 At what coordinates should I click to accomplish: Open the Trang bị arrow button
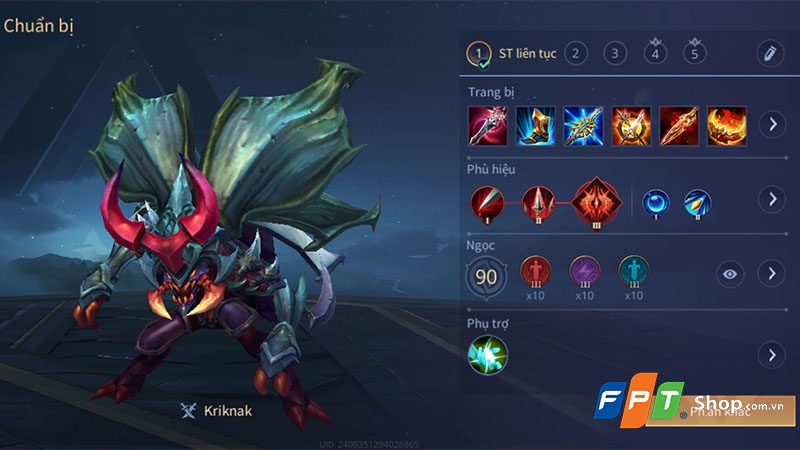click(x=772, y=125)
